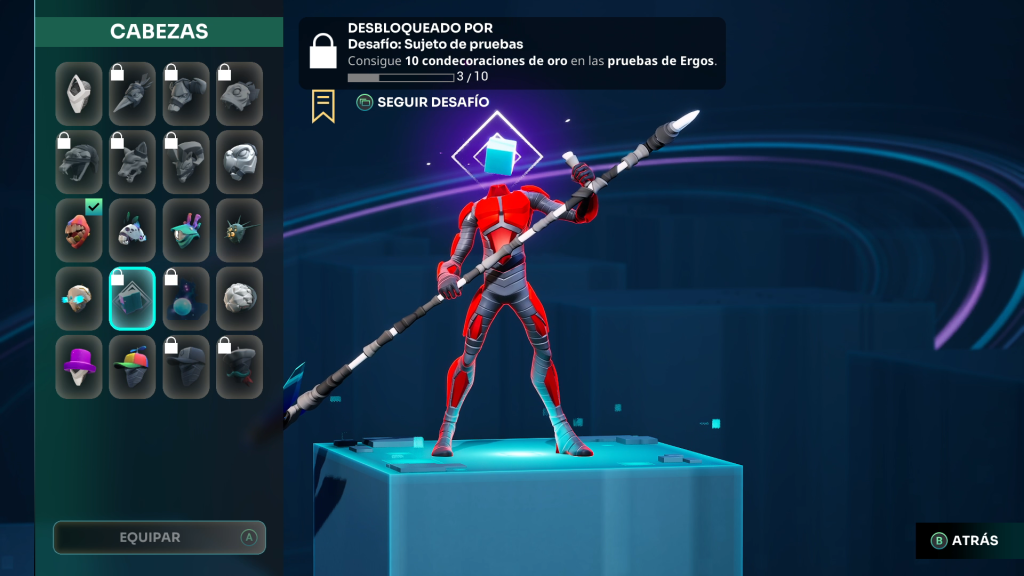The width and height of the screenshot is (1024, 576).
Task: Pick the teal helmet with pink antennae
Action: coord(186,230)
